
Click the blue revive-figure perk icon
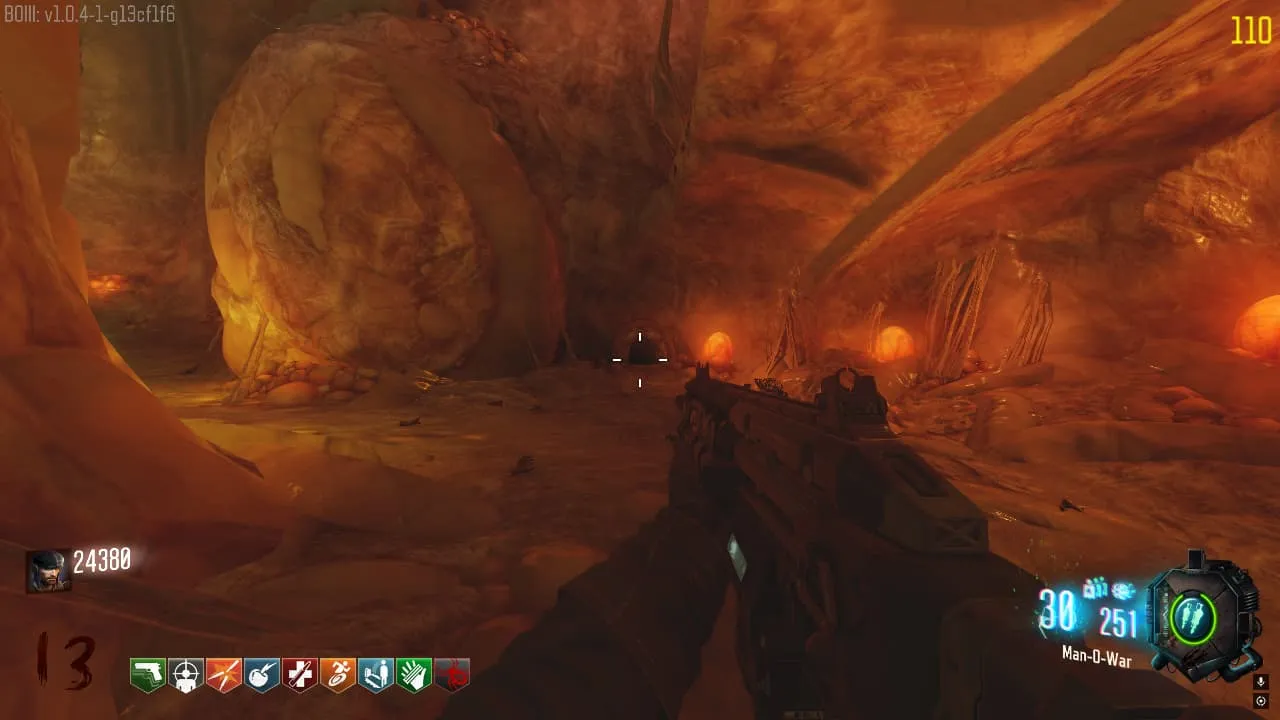(376, 675)
